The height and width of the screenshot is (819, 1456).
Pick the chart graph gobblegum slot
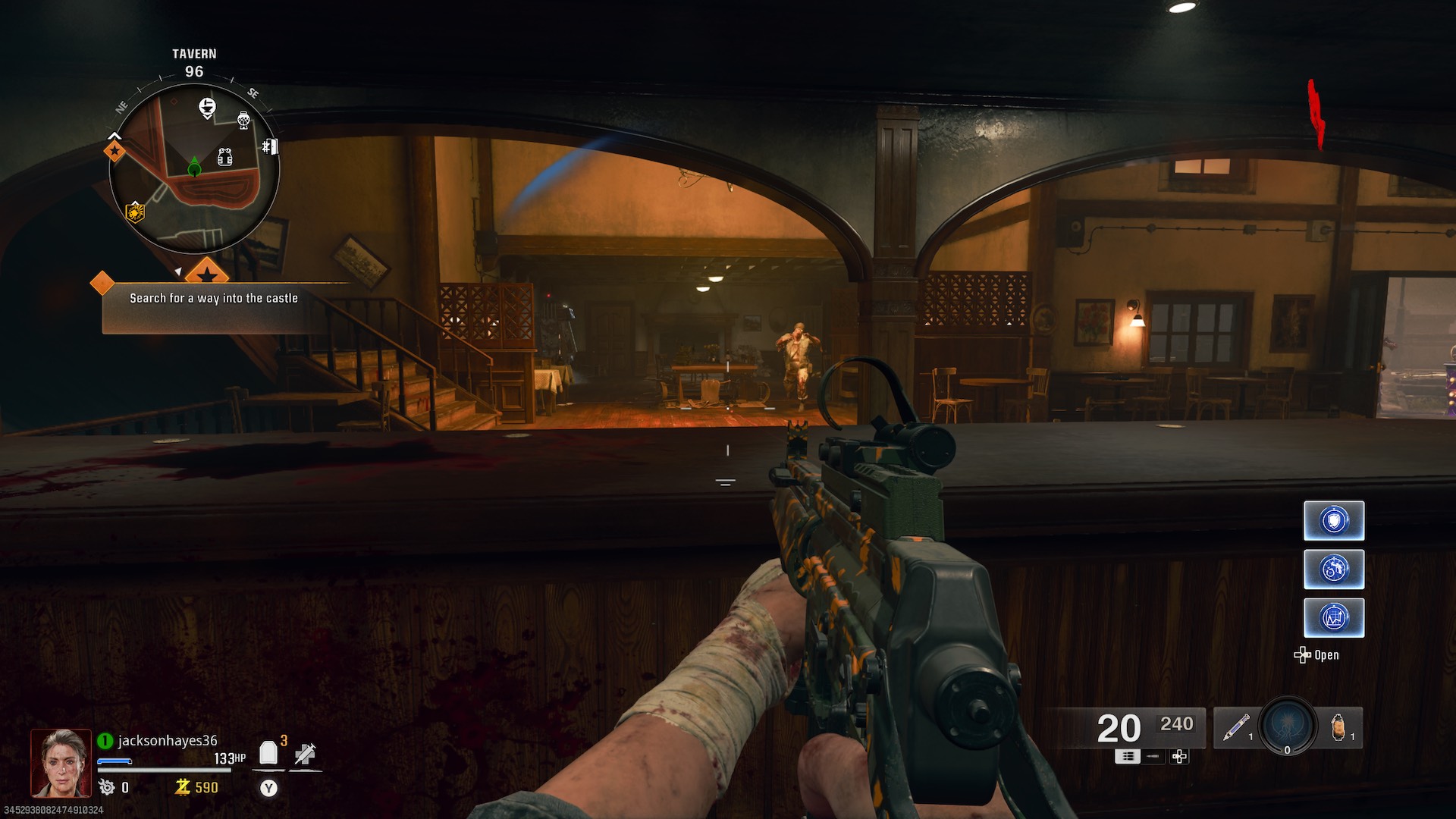(1334, 618)
